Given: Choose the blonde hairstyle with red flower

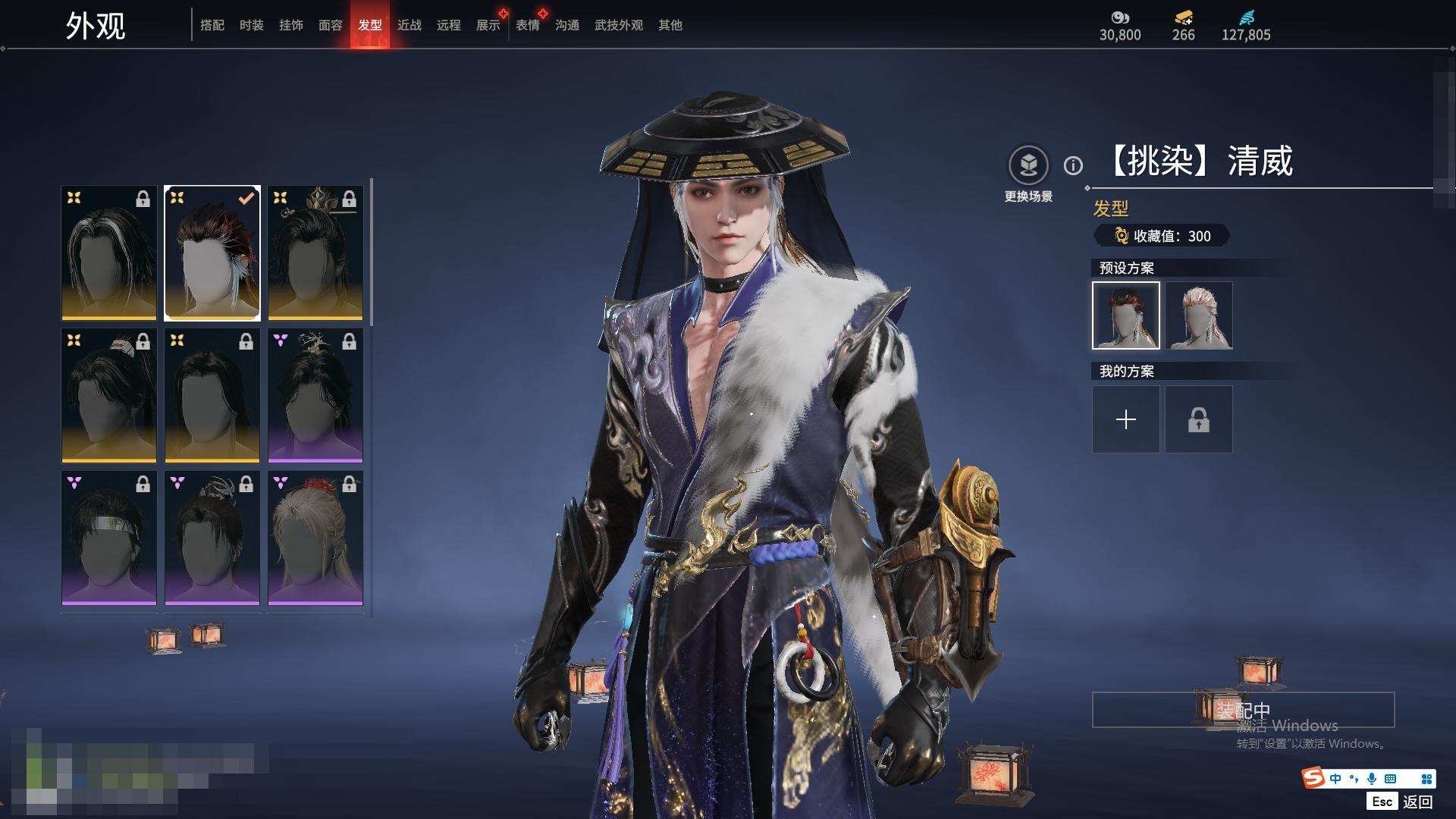Looking at the screenshot, I should click(315, 538).
